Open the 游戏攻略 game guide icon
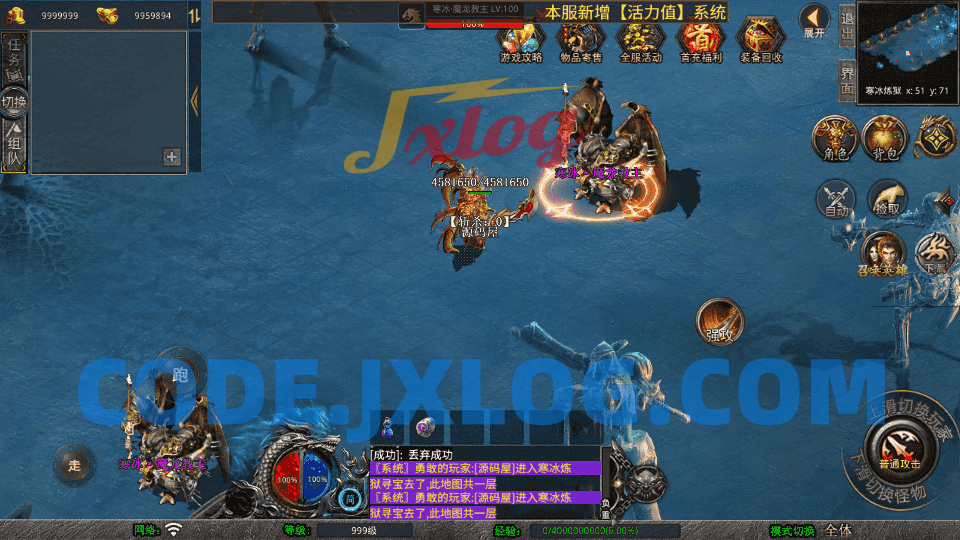The image size is (960, 540). coord(521,41)
